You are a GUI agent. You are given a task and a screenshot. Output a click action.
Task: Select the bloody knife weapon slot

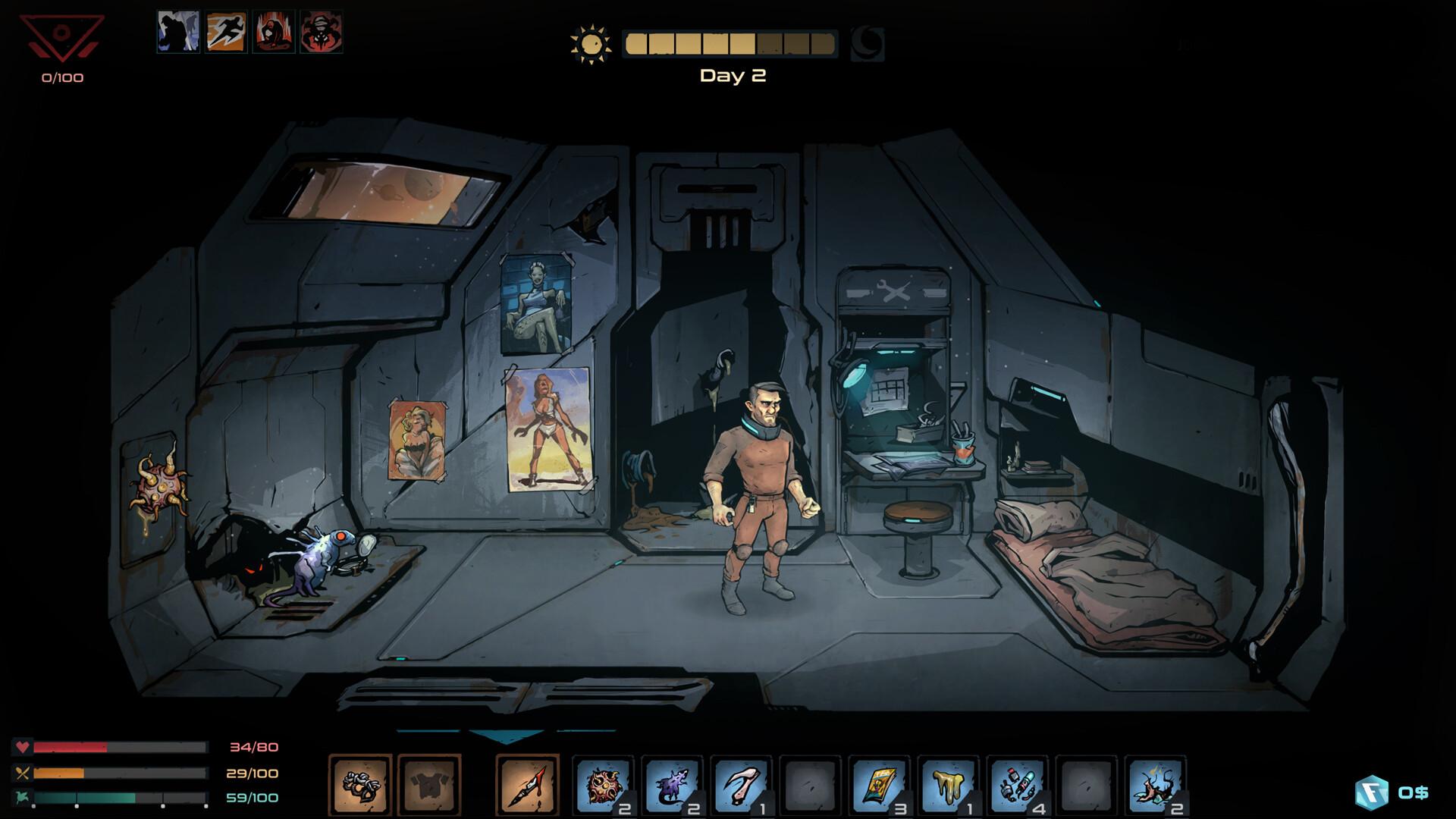click(528, 786)
